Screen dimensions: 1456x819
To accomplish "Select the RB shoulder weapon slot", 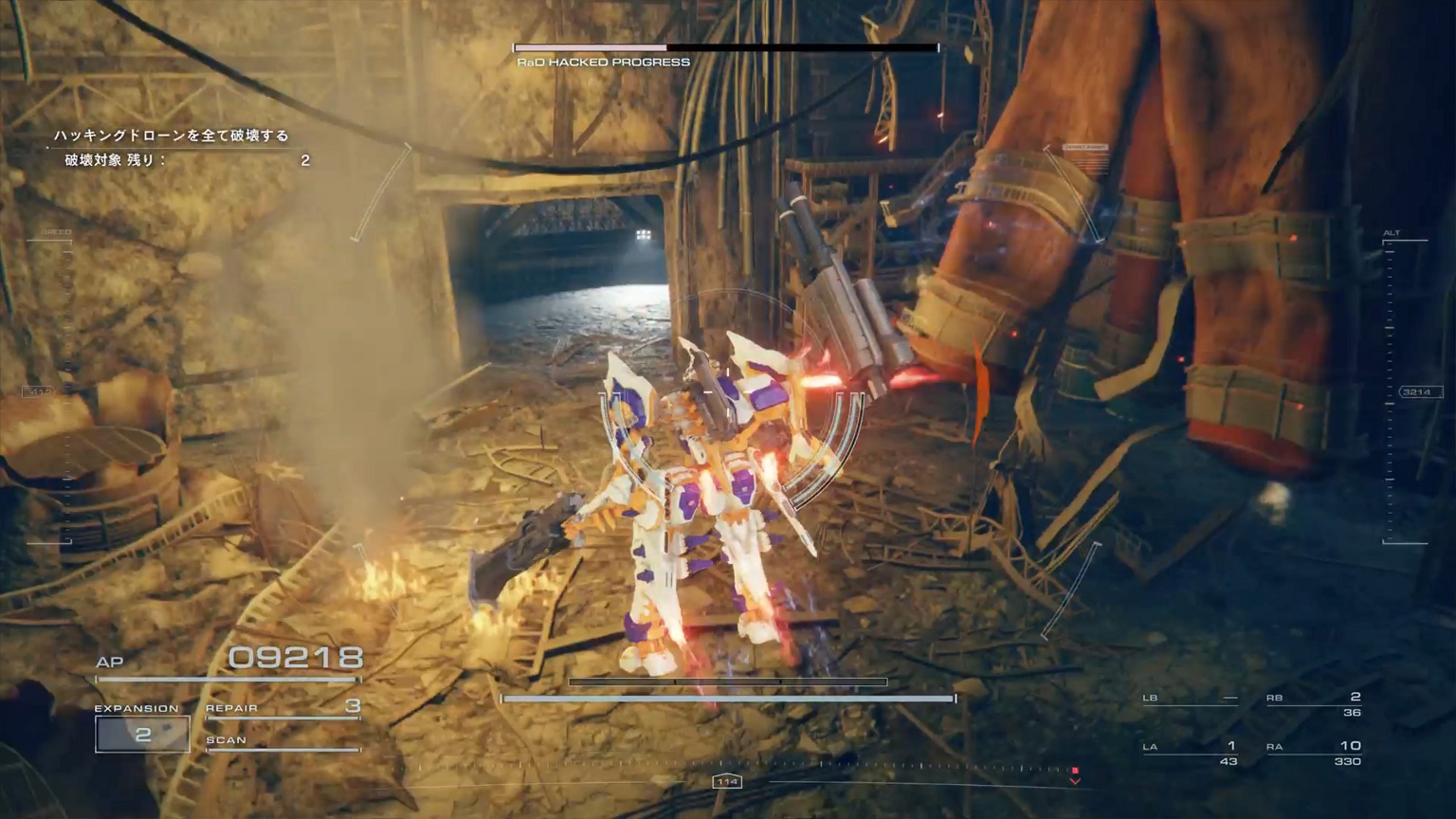I will click(1314, 704).
